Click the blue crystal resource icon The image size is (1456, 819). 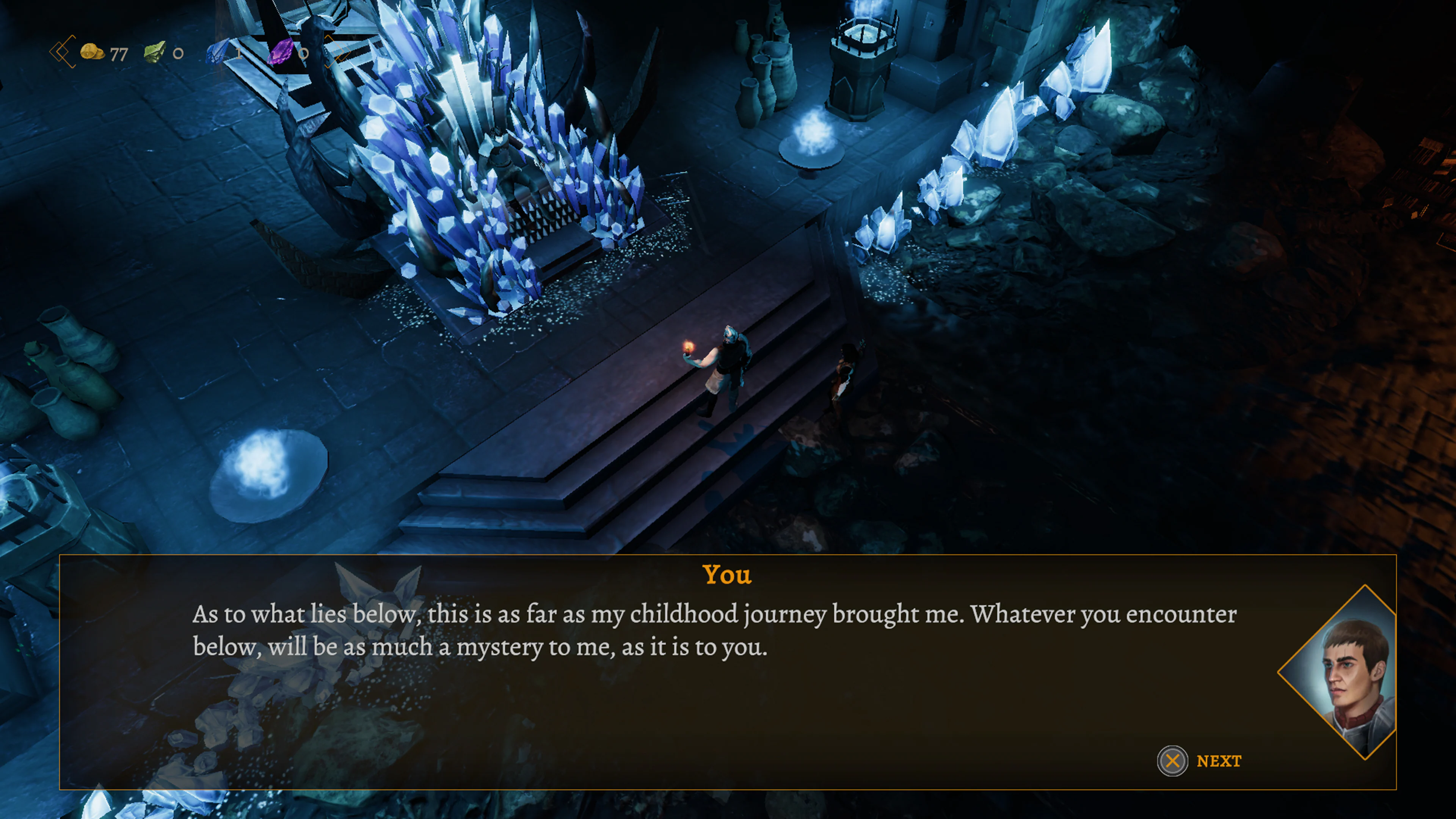click(x=217, y=52)
